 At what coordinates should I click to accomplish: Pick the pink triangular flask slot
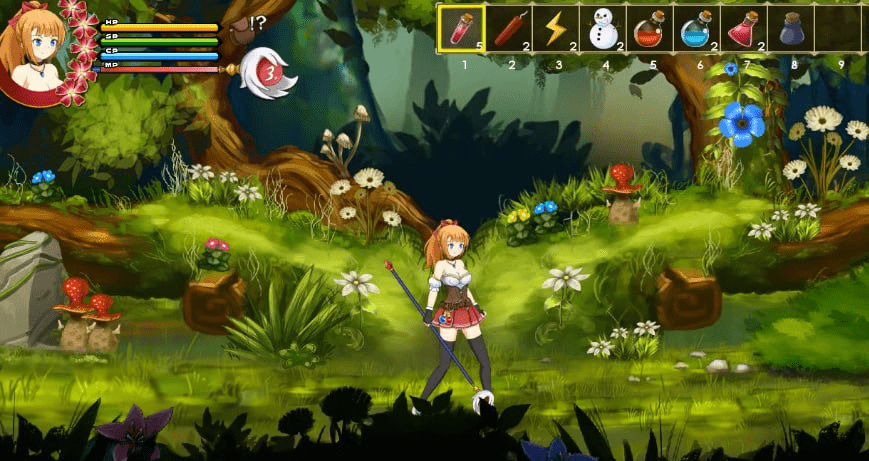(x=744, y=28)
